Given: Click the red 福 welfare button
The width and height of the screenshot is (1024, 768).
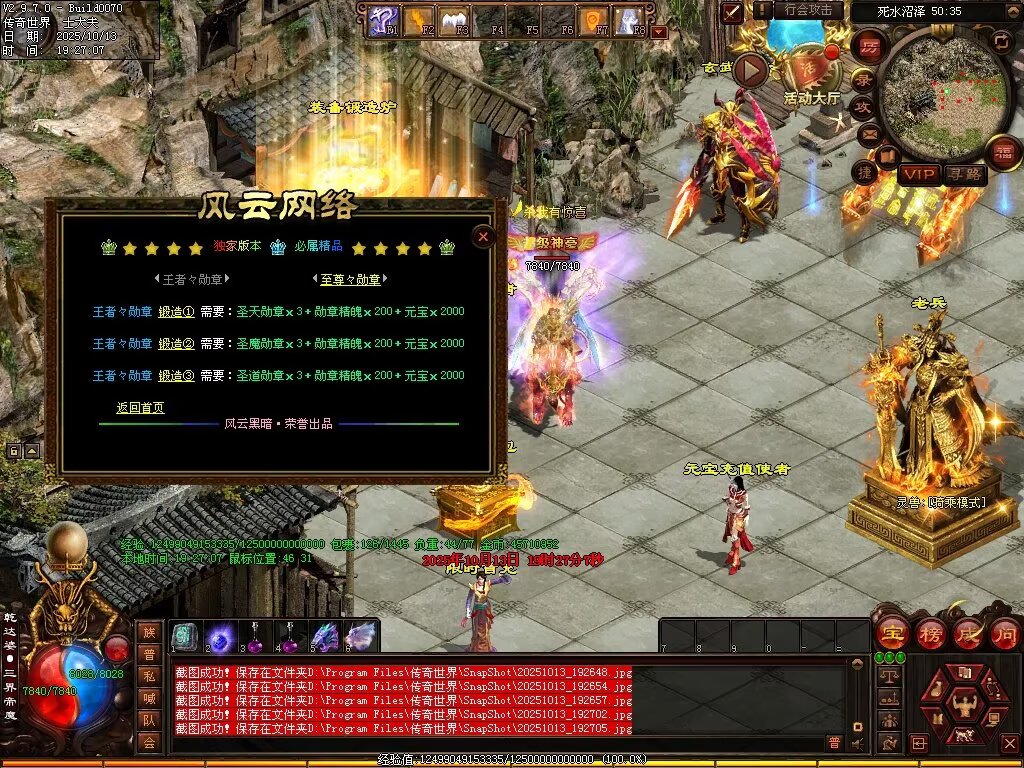Looking at the screenshot, I should 1003,152.
